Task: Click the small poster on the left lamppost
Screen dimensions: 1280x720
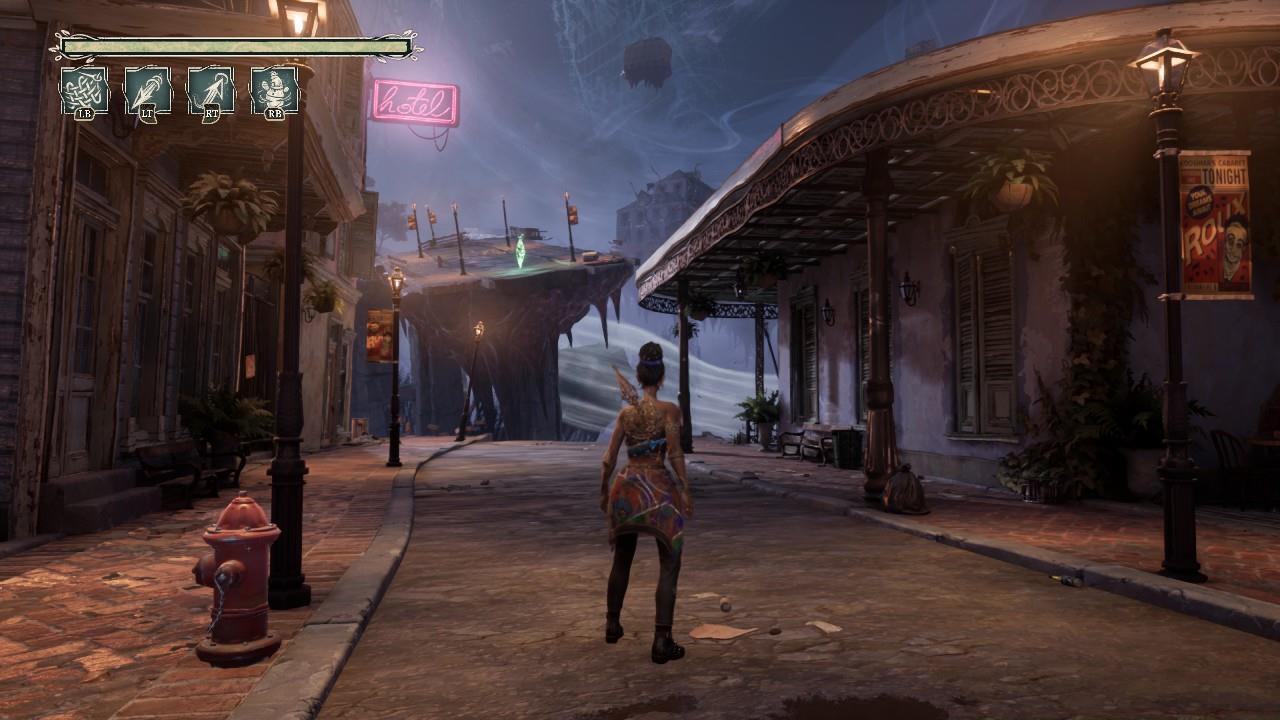Action: tap(379, 335)
